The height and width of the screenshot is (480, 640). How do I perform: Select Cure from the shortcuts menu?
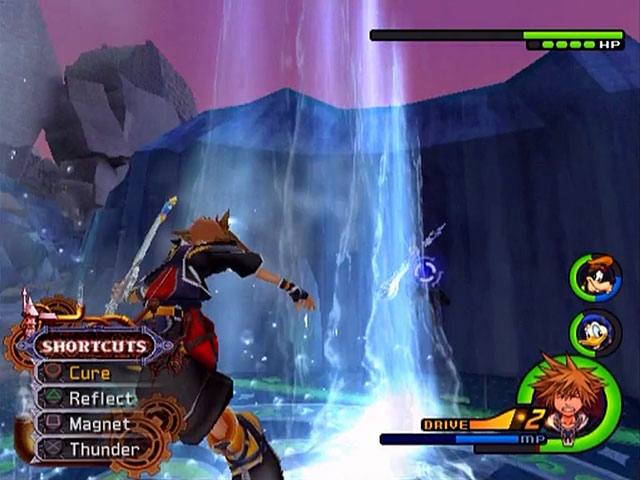89,373
